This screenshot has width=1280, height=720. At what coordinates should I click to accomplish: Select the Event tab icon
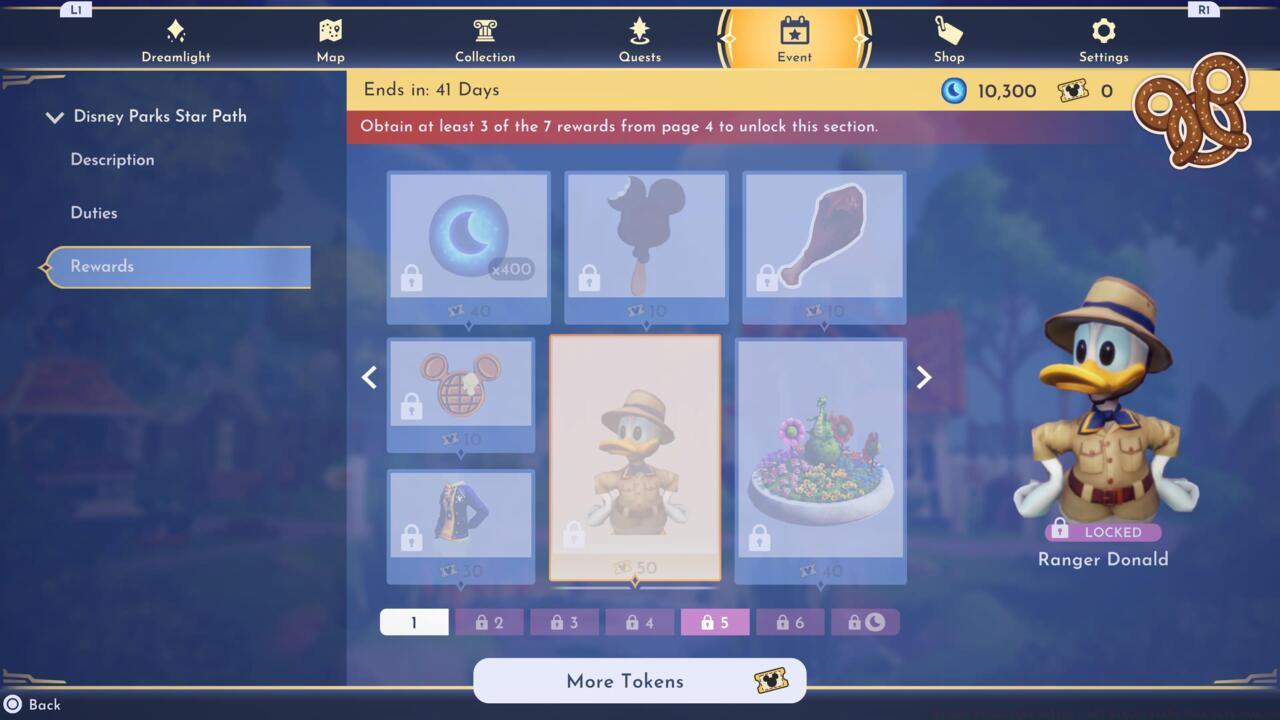tap(794, 32)
